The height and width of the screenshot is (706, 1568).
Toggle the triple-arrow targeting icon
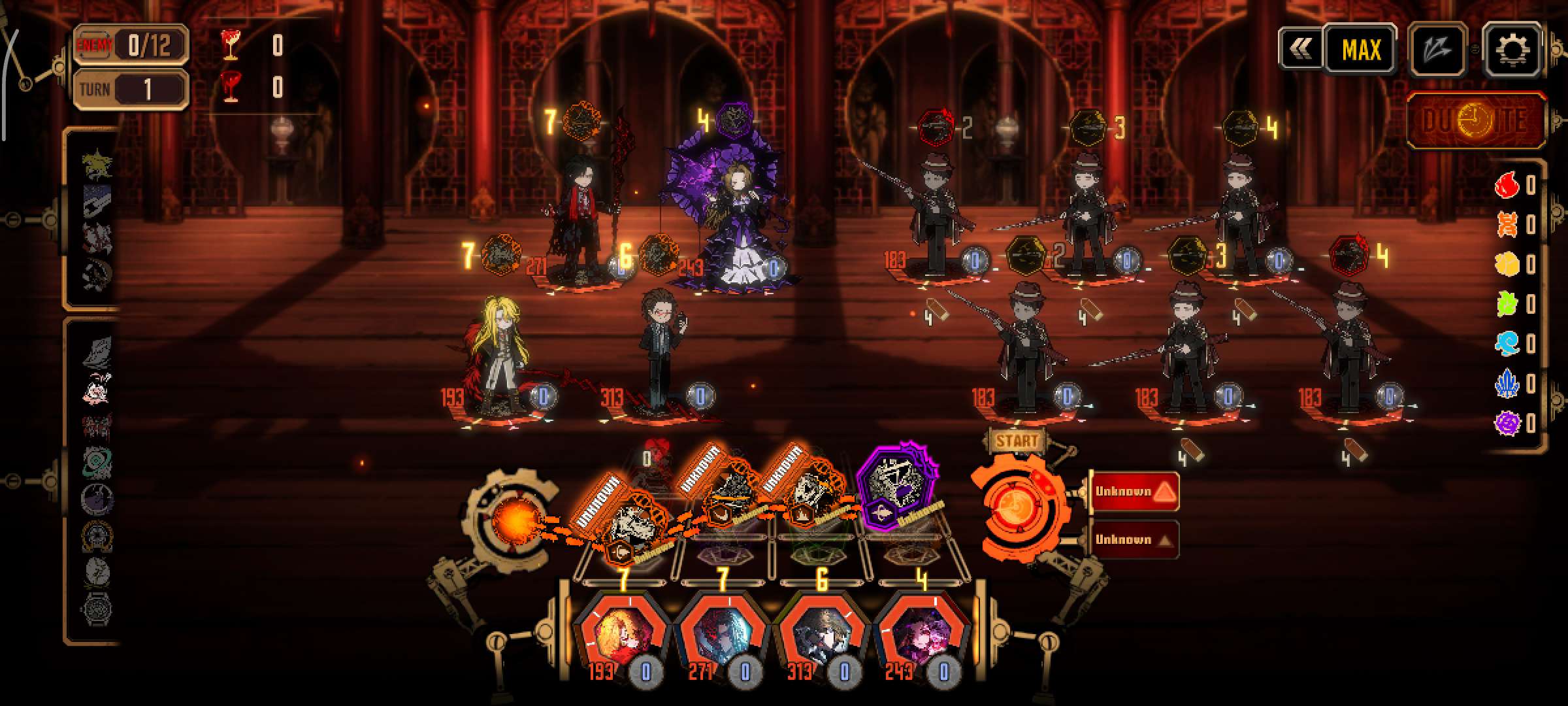(x=1437, y=50)
